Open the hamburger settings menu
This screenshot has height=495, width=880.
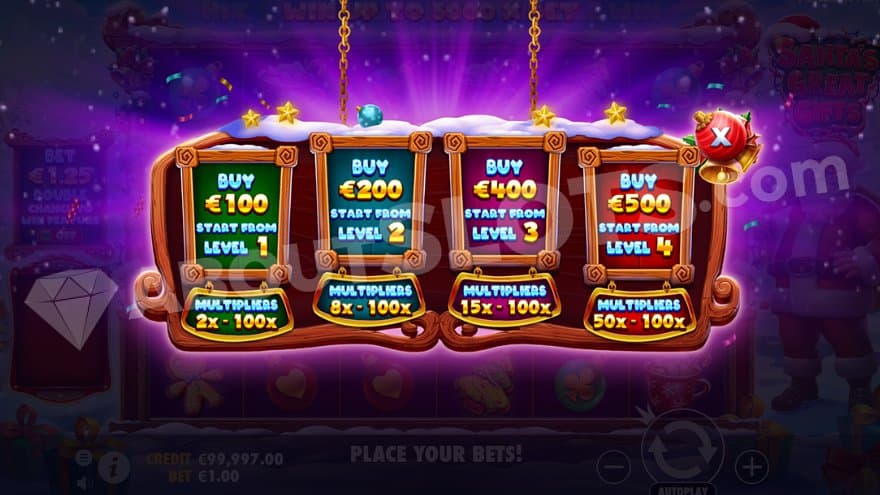point(85,458)
